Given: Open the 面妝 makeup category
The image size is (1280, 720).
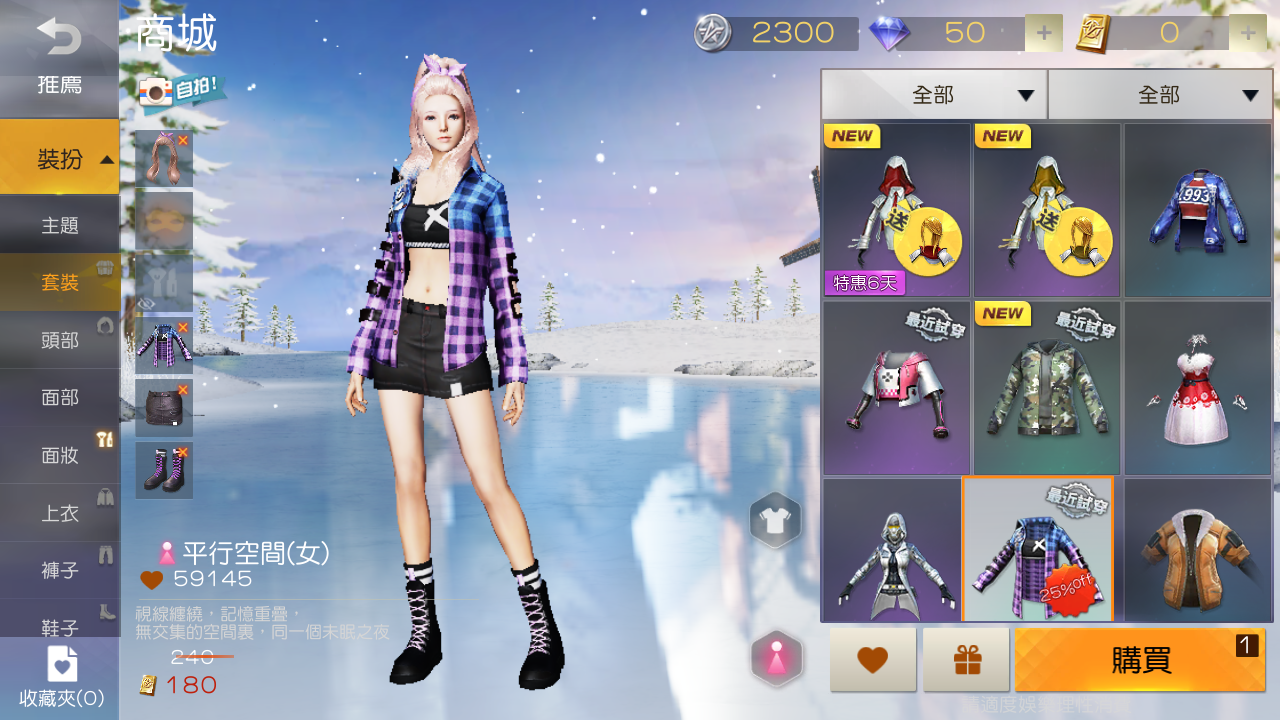Looking at the screenshot, I should (x=60, y=456).
